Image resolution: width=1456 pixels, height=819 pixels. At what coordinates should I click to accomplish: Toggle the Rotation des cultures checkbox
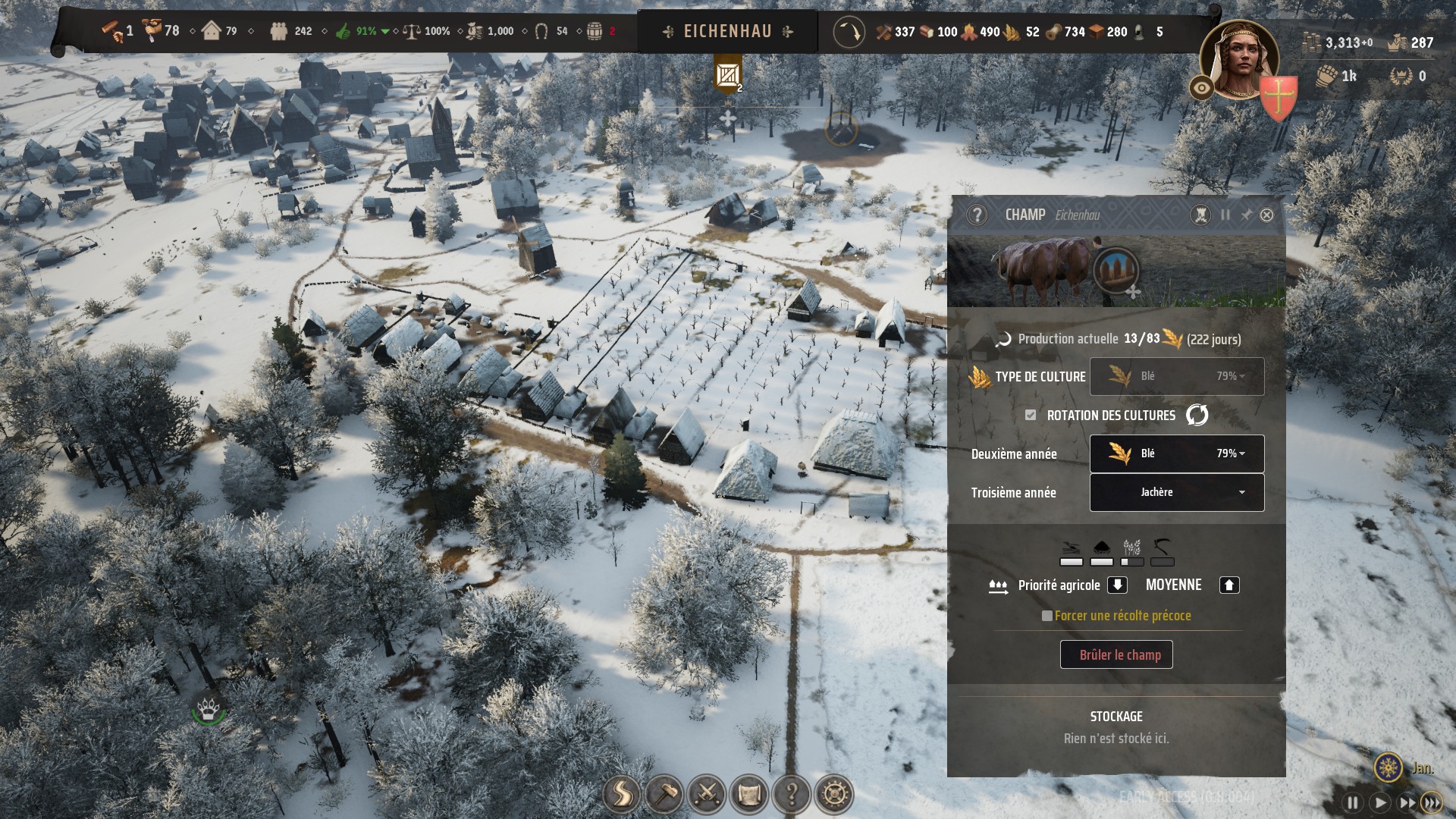(x=1031, y=415)
